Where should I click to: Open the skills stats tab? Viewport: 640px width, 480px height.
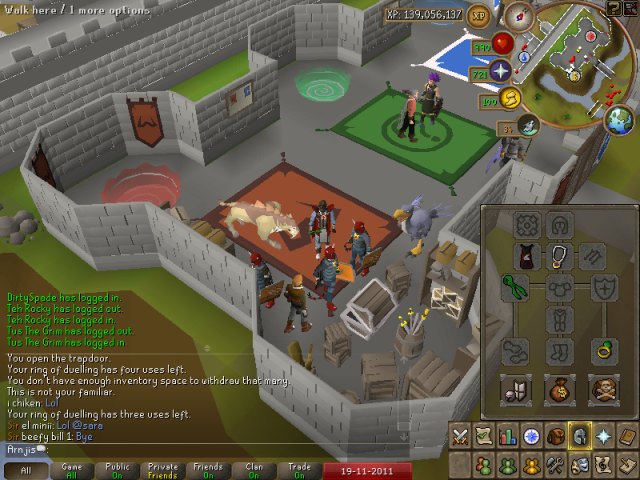[508, 437]
